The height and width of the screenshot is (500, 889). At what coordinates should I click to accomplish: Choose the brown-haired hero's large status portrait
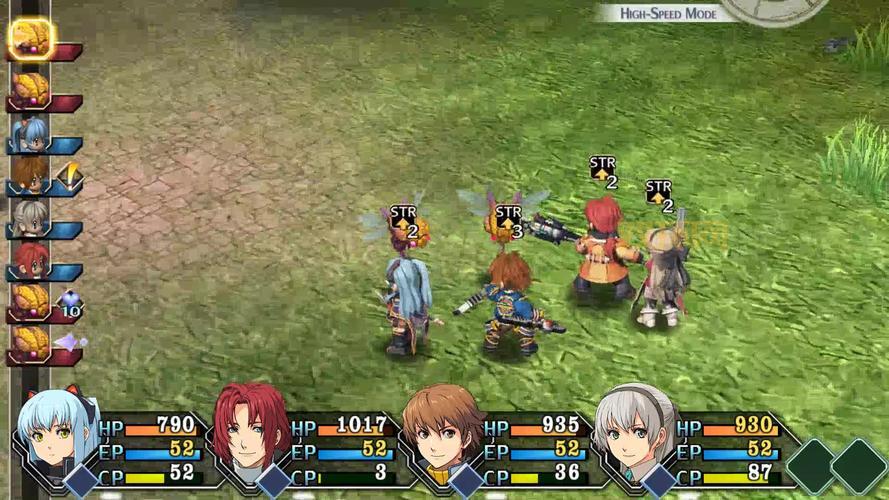(443, 431)
